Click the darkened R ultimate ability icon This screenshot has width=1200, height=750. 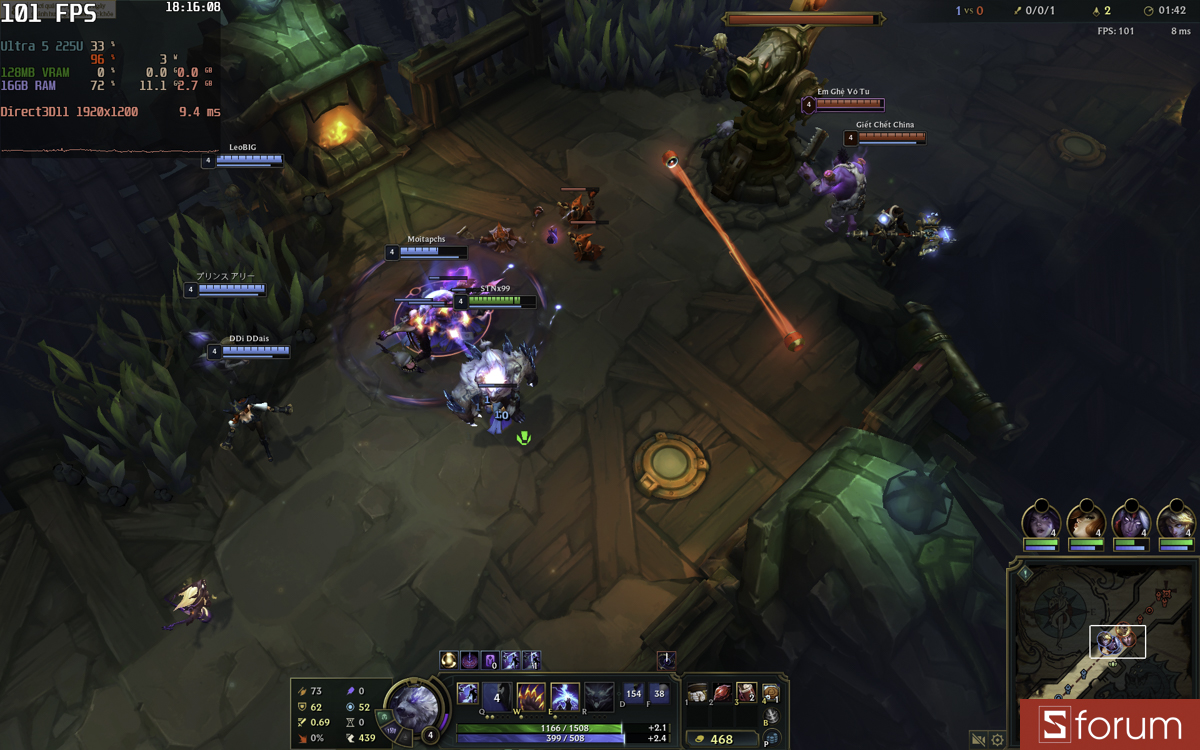[599, 695]
